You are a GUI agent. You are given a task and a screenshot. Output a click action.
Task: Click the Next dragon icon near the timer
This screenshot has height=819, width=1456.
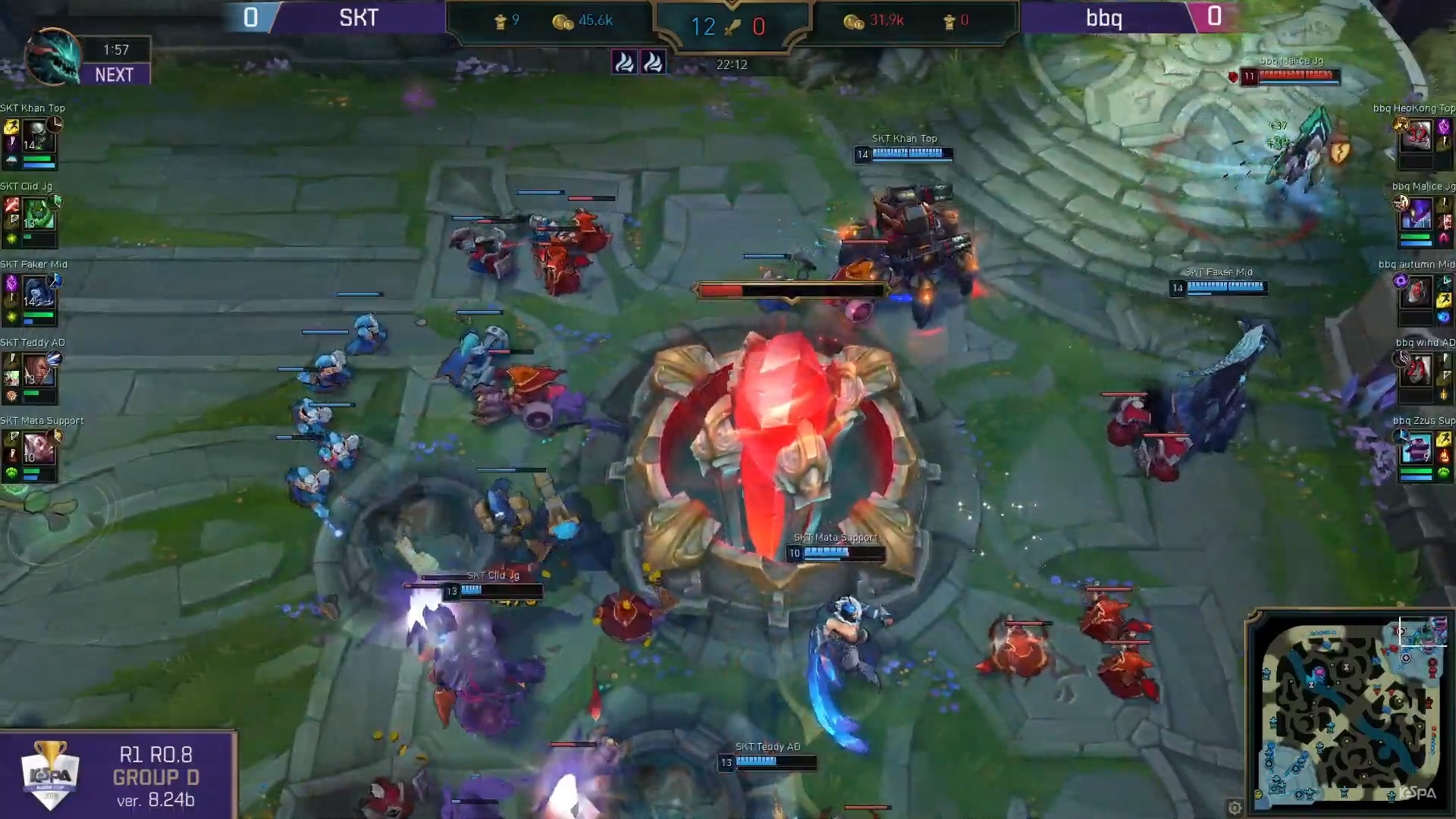(x=52, y=61)
